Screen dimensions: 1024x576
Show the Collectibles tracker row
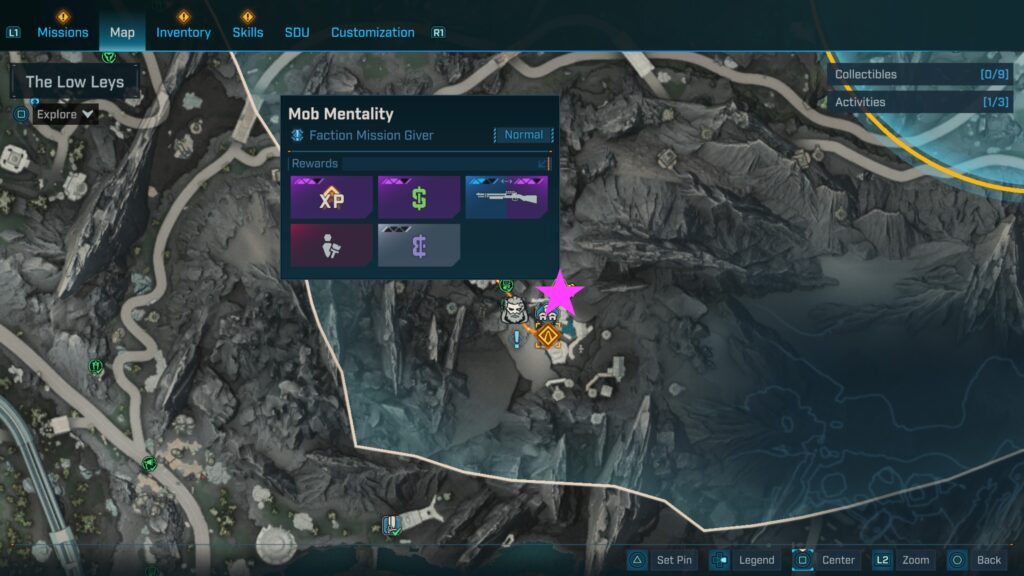coord(921,74)
